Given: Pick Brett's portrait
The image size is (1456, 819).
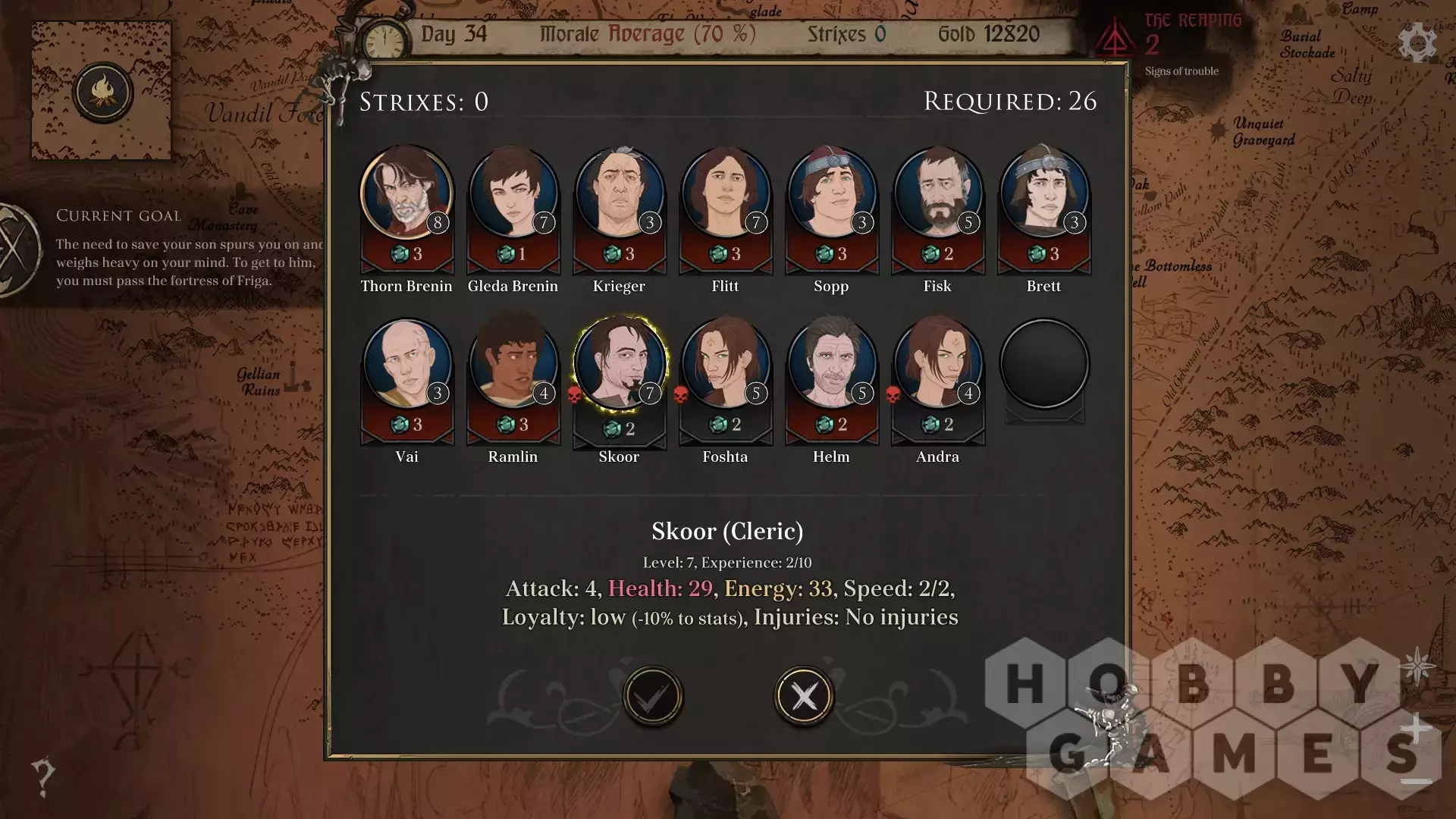Looking at the screenshot, I should [x=1043, y=193].
